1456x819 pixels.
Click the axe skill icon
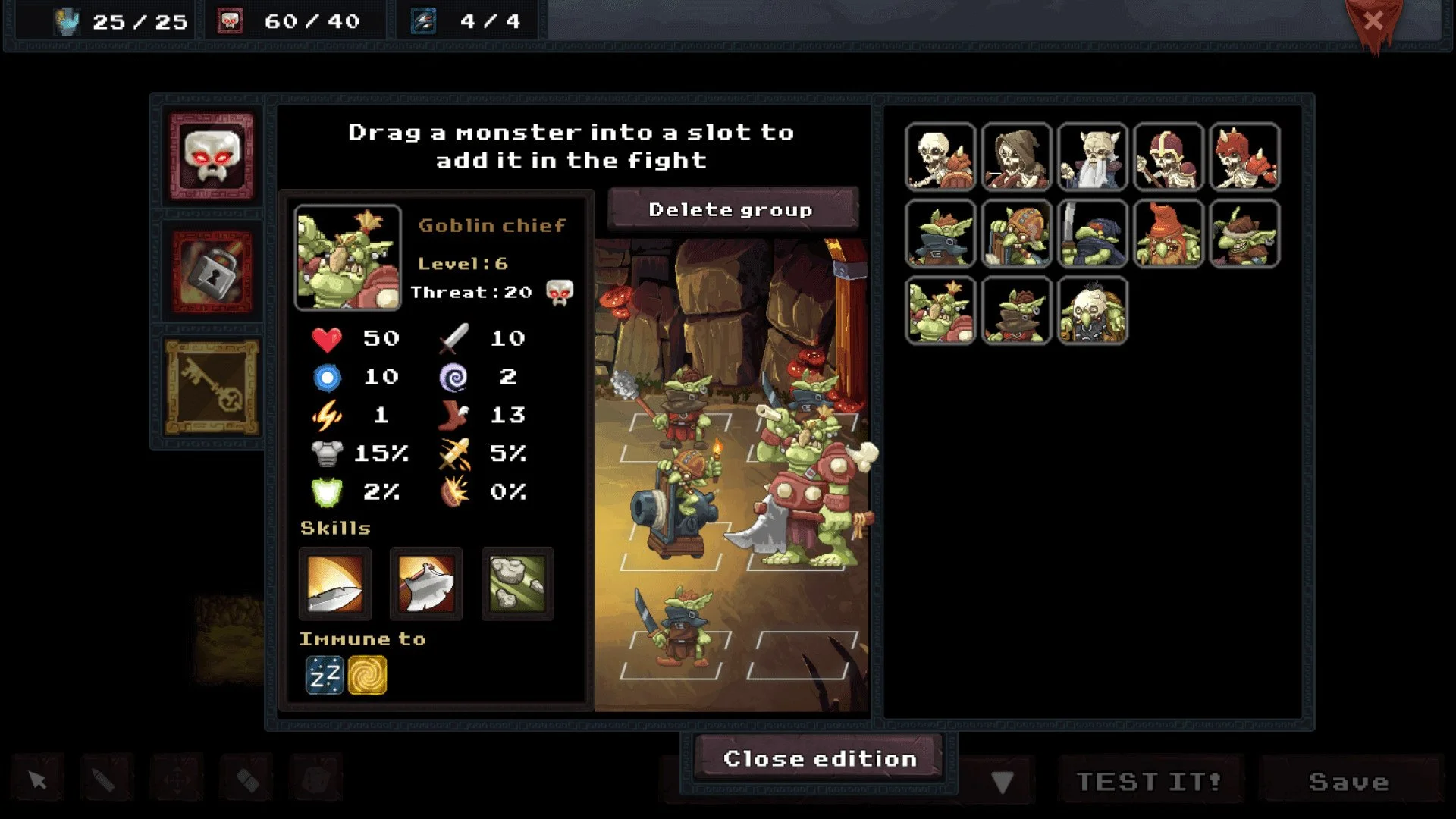tap(426, 584)
